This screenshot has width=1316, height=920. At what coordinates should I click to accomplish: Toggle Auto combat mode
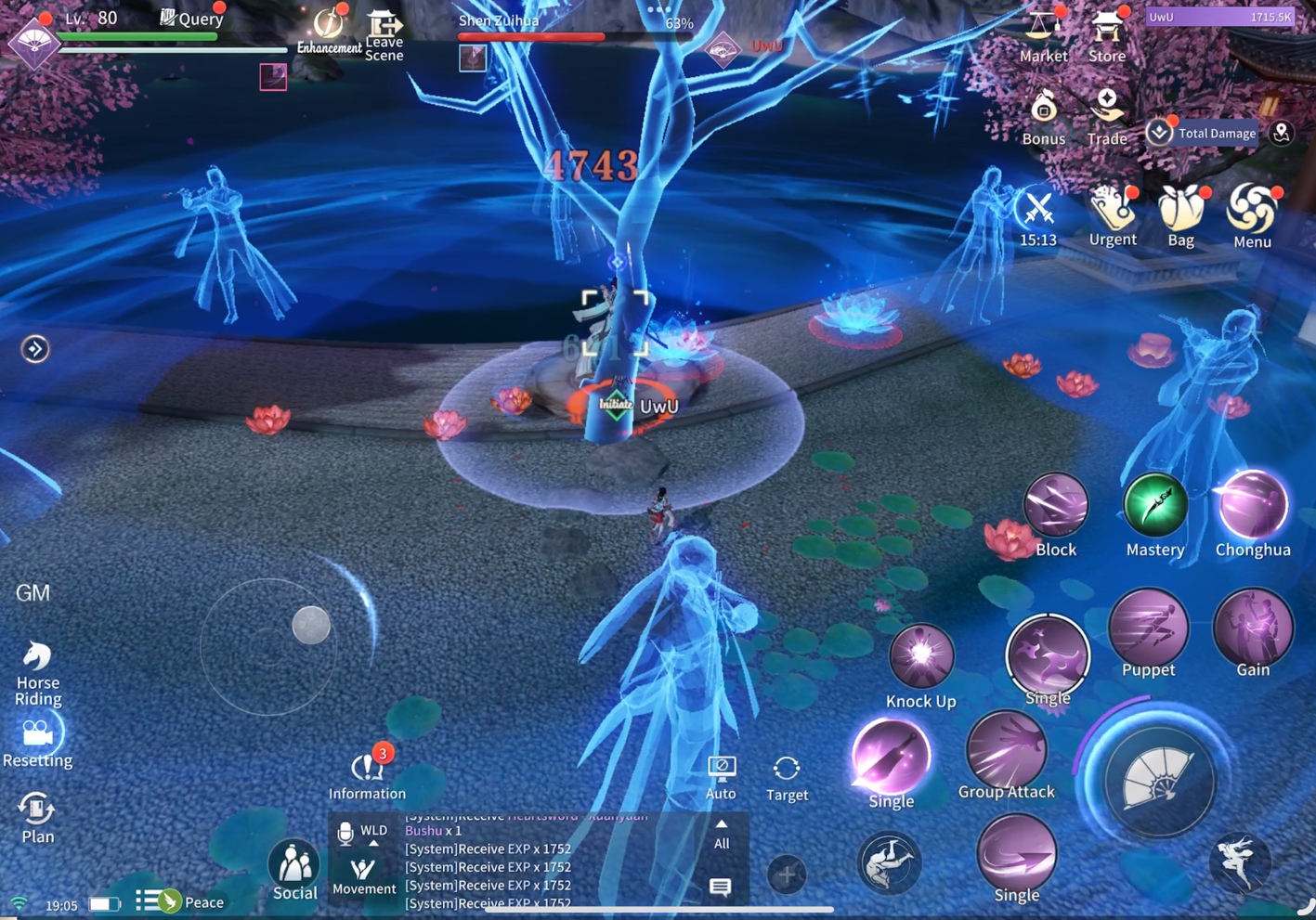point(721,776)
